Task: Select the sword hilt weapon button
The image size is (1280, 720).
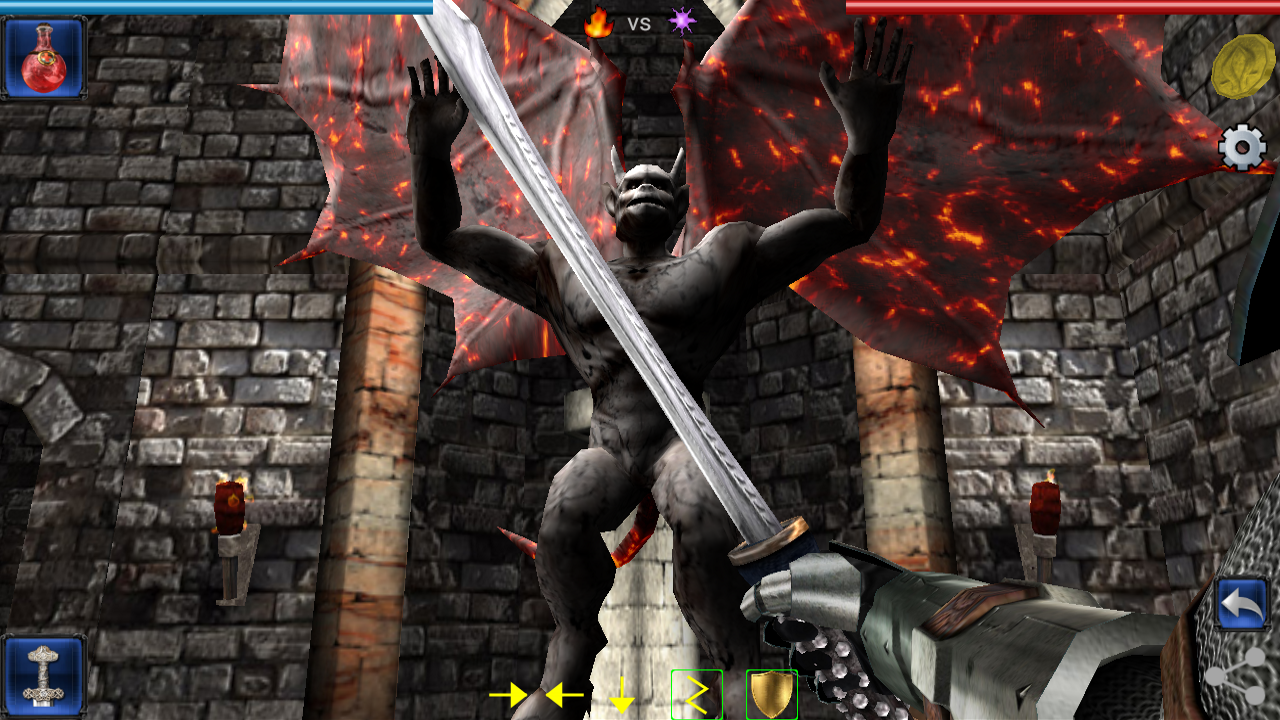Action: click(43, 676)
